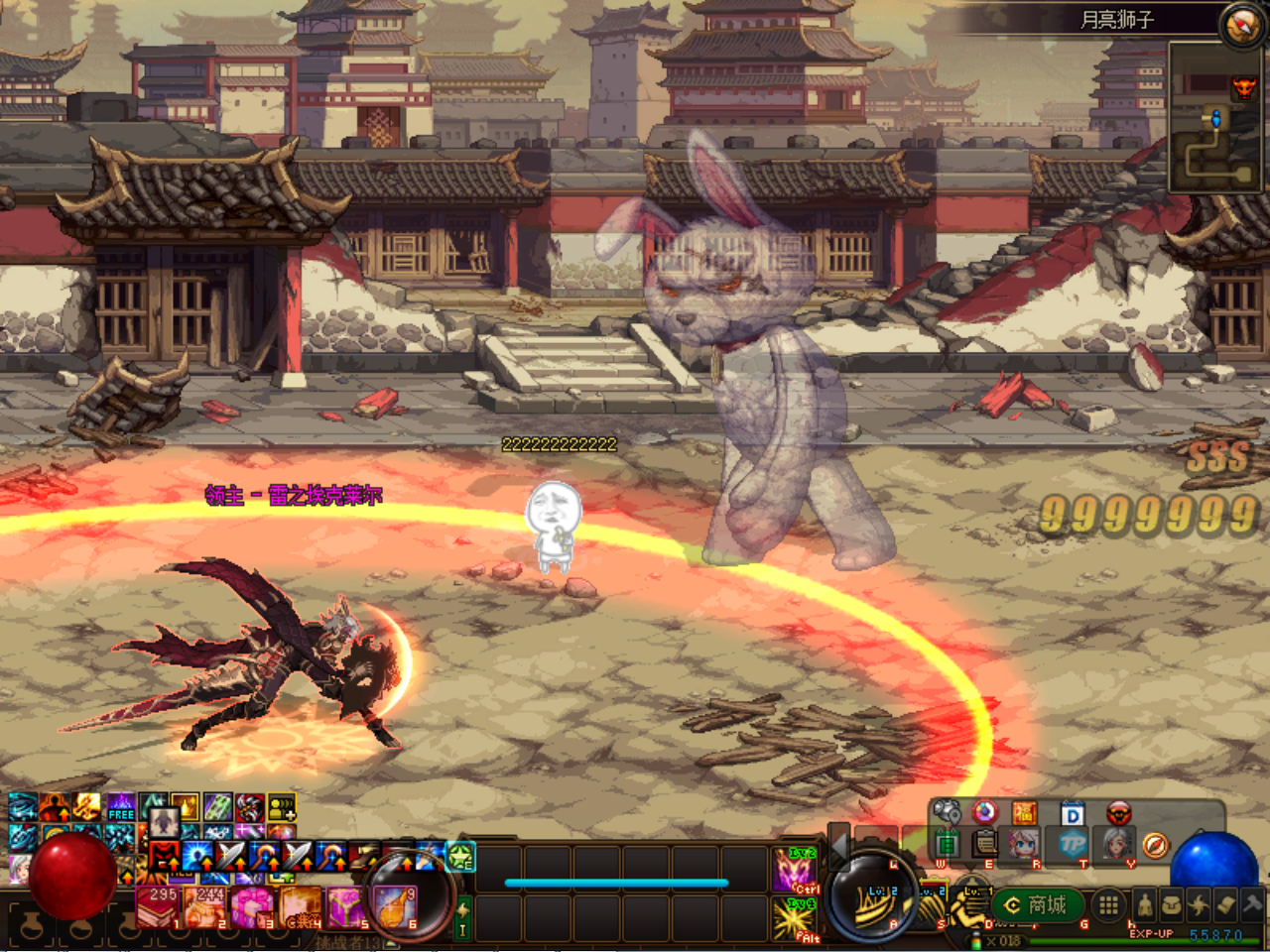Use the pink gift box in slot 3
Viewport: 1270px width, 952px height.
point(250,906)
